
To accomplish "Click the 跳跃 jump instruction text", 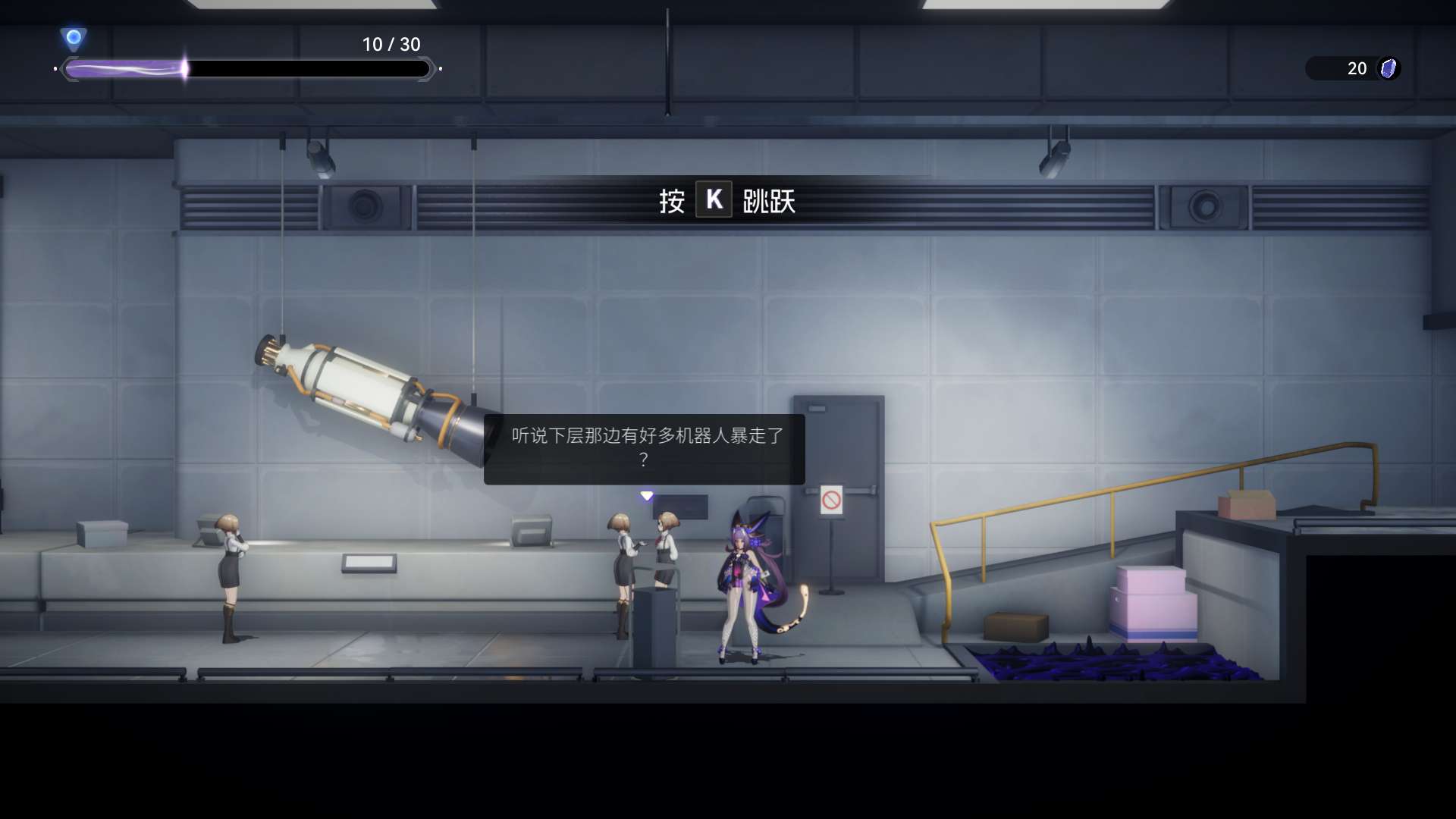I will [771, 201].
